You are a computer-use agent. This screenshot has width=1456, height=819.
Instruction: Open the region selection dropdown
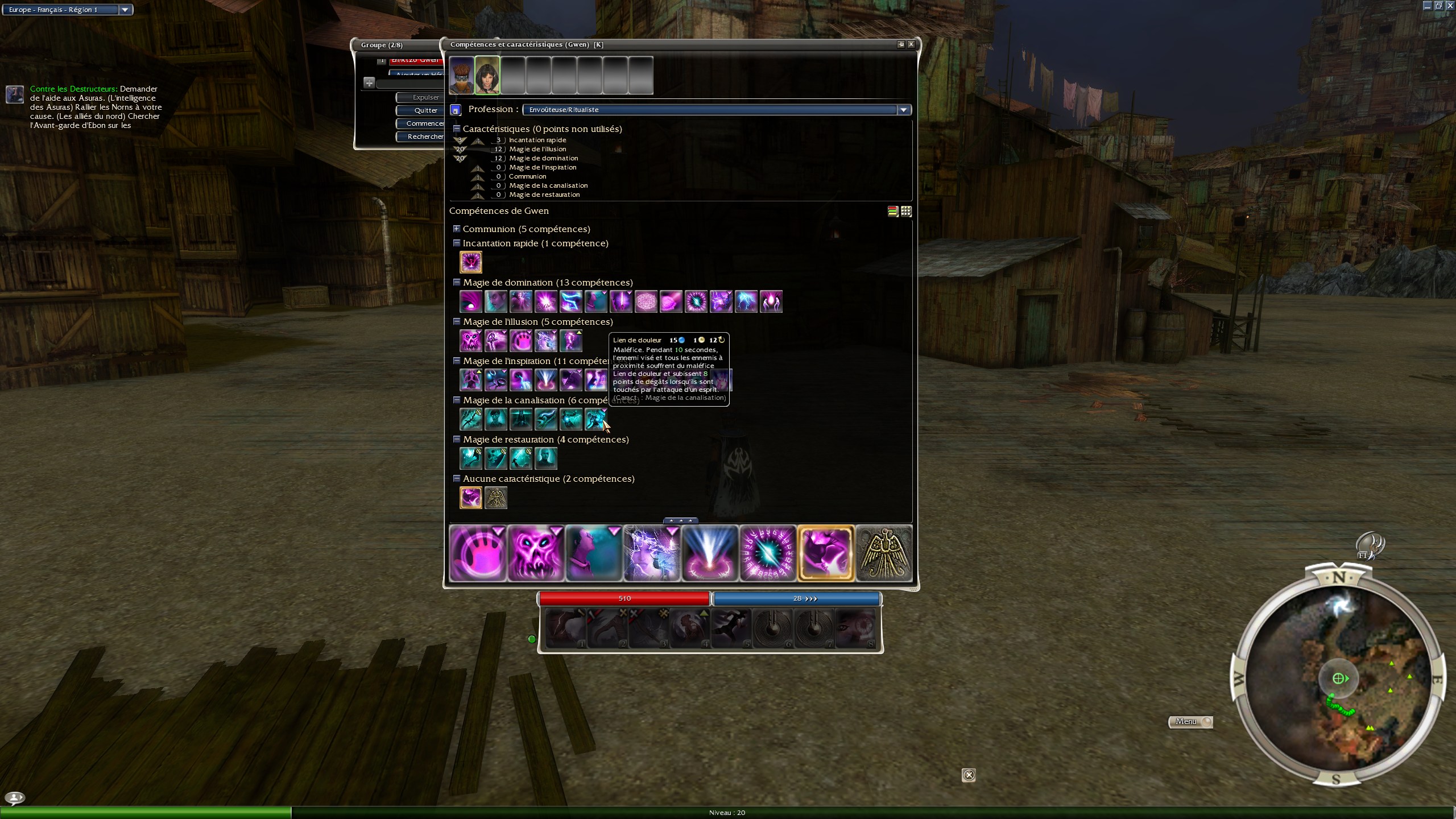click(x=125, y=10)
